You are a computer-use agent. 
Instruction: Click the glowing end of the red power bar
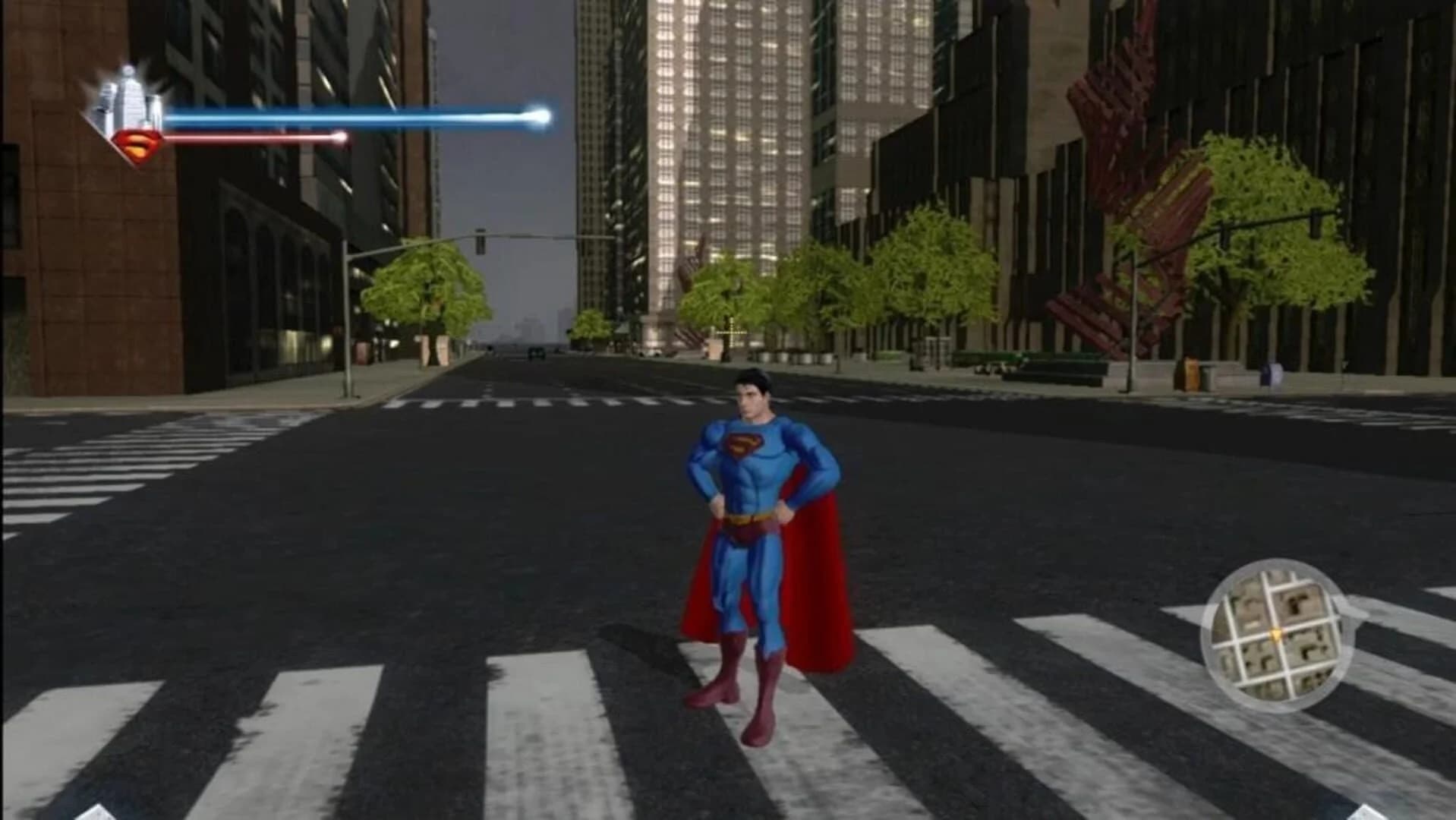[339, 139]
